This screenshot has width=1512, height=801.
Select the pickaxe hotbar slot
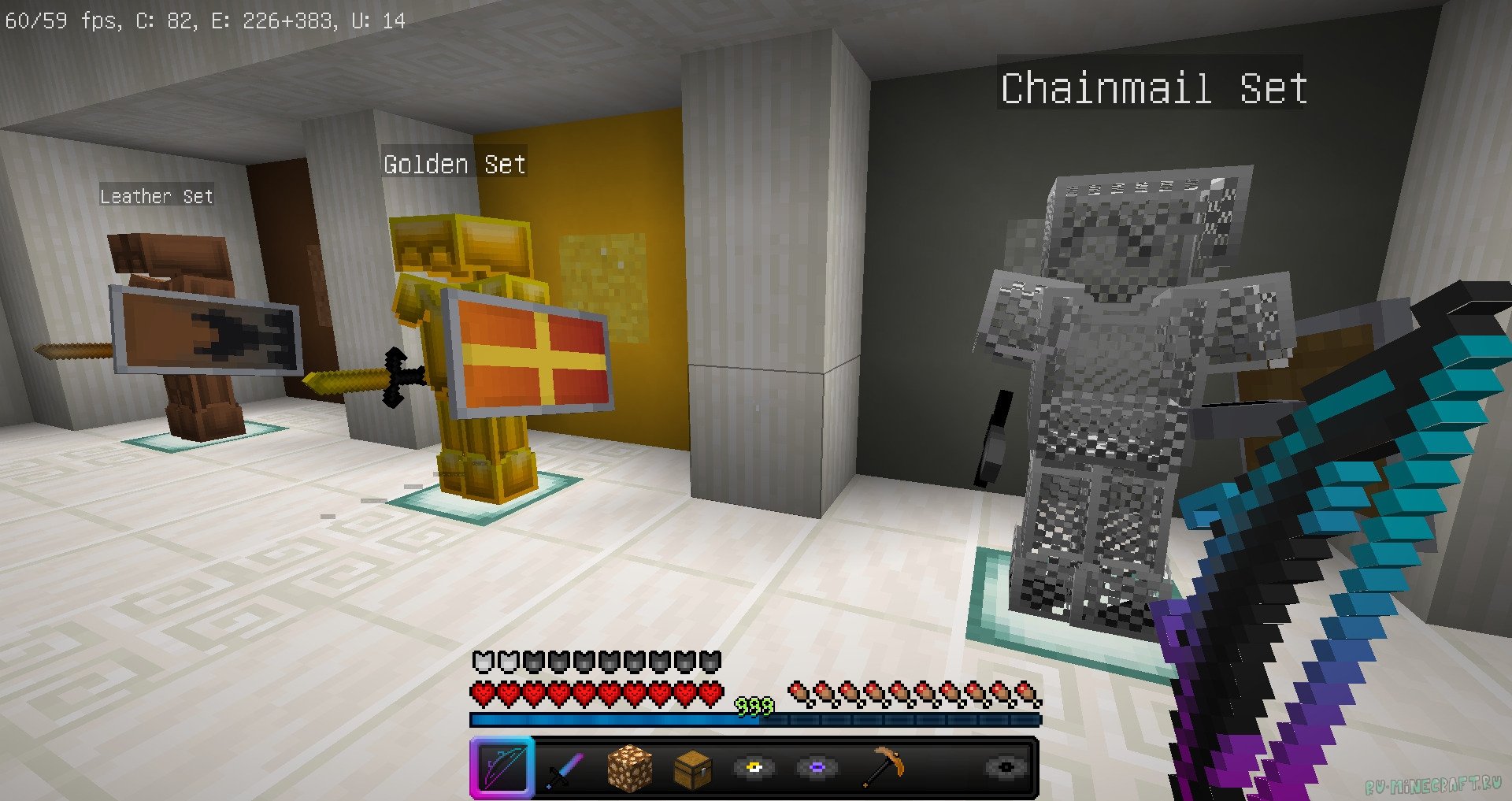click(882, 767)
